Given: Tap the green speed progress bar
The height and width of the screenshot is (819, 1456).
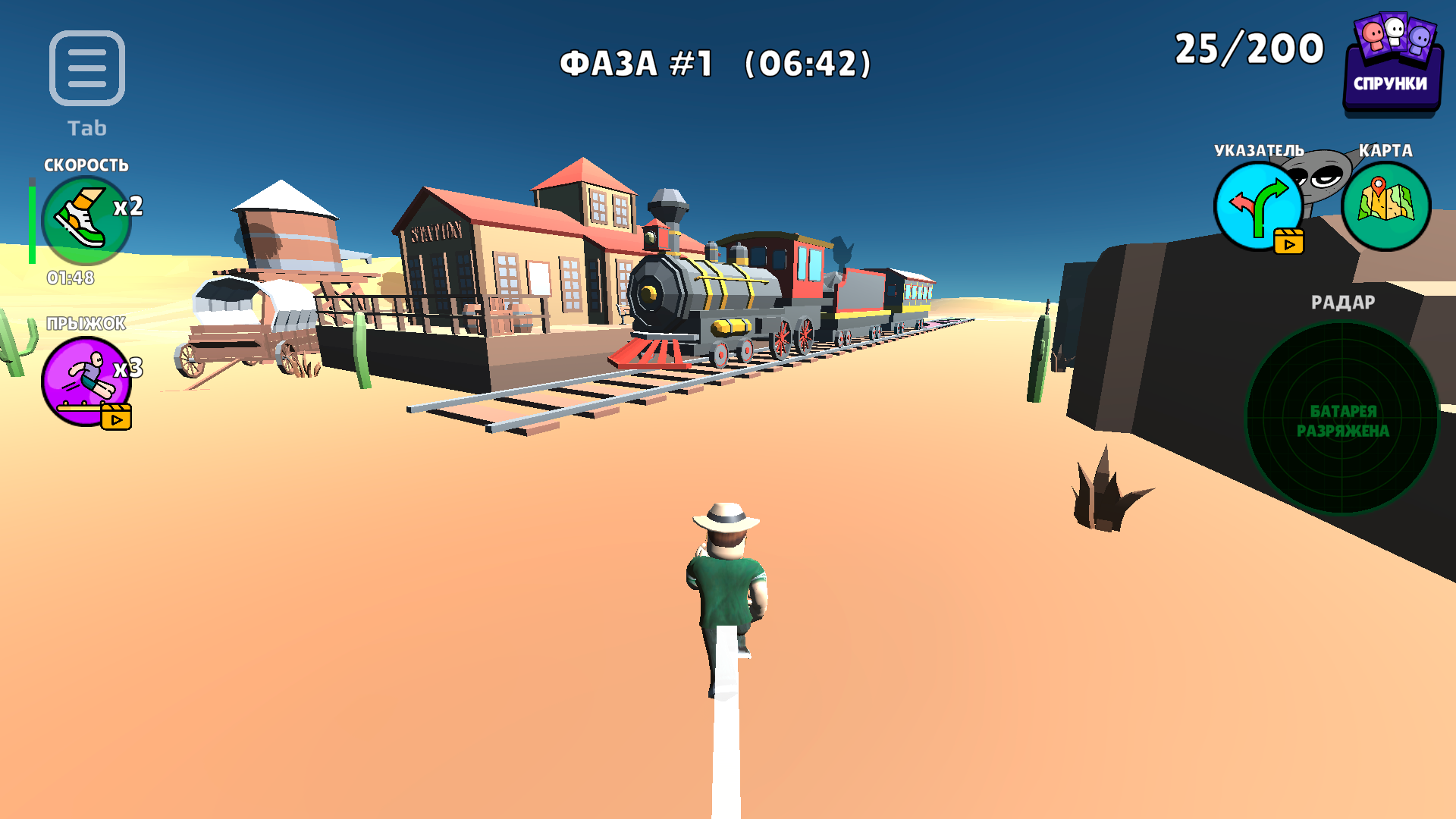Looking at the screenshot, I should [32, 220].
